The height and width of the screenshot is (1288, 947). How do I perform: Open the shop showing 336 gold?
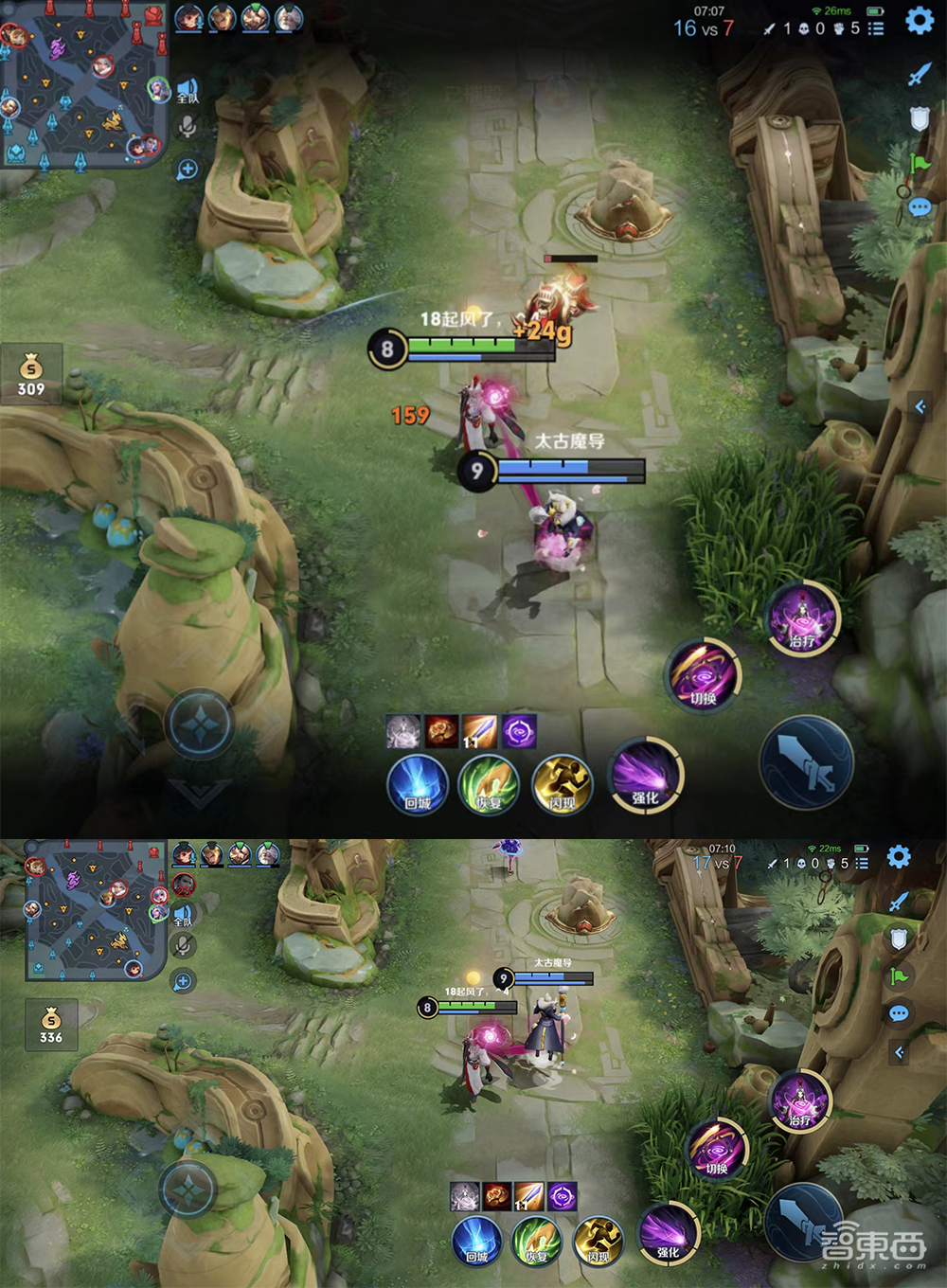pos(51,1025)
